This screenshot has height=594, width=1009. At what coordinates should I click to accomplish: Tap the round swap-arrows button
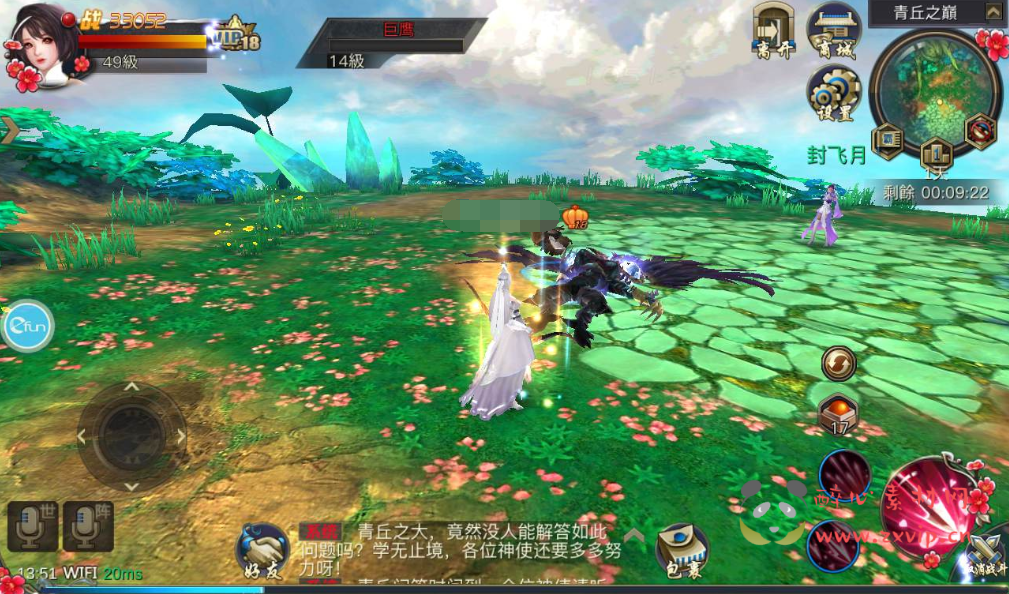click(837, 363)
